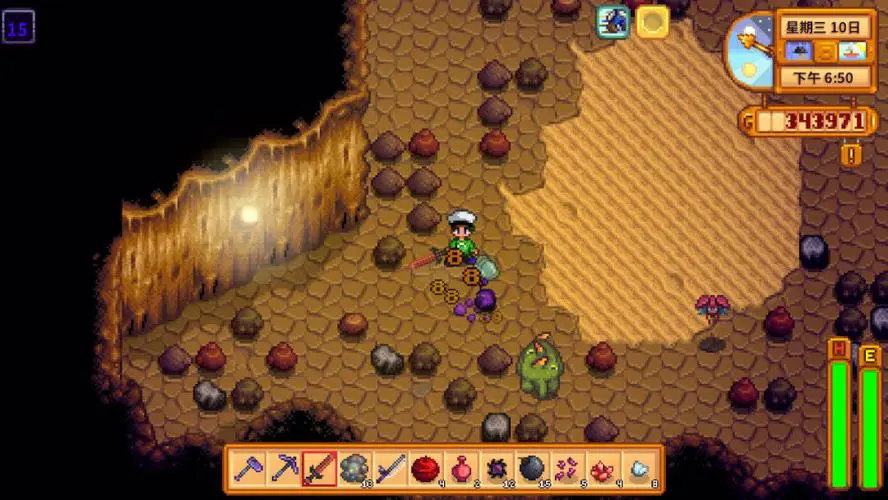This screenshot has width=888, height=500.
Task: Click the speed buff icon
Action: click(613, 21)
